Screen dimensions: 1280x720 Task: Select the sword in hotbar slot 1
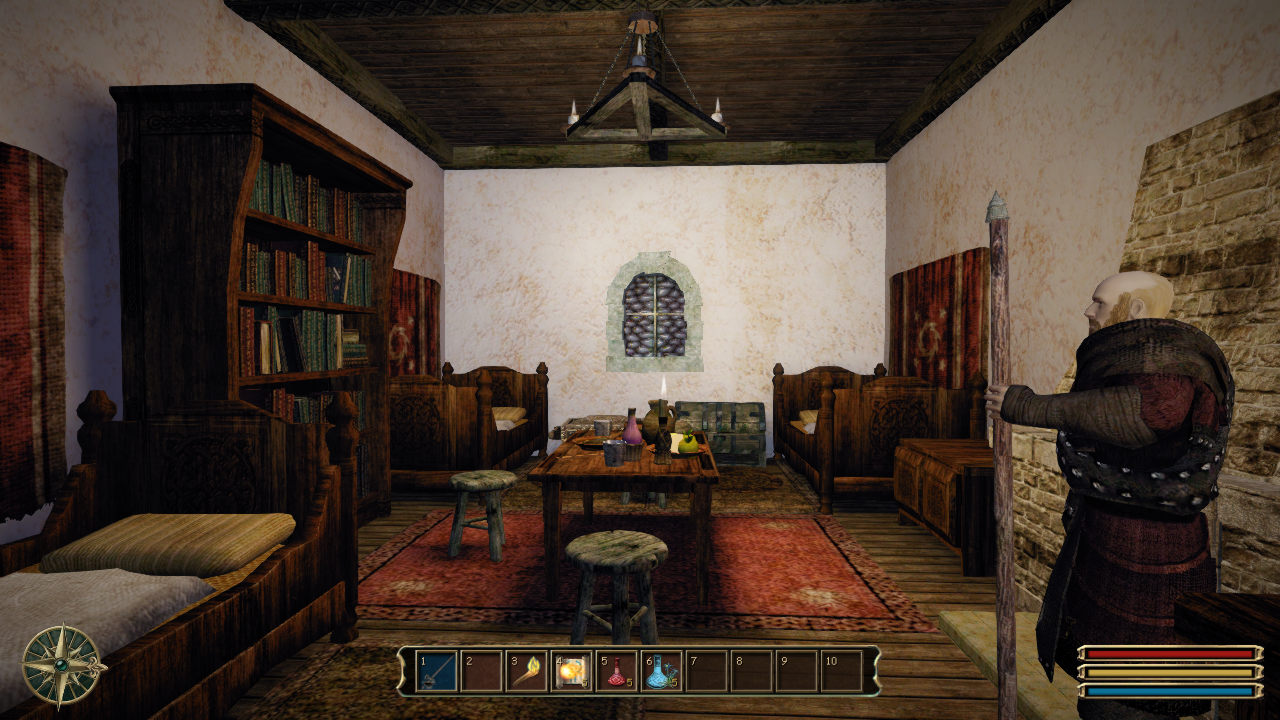click(x=437, y=671)
